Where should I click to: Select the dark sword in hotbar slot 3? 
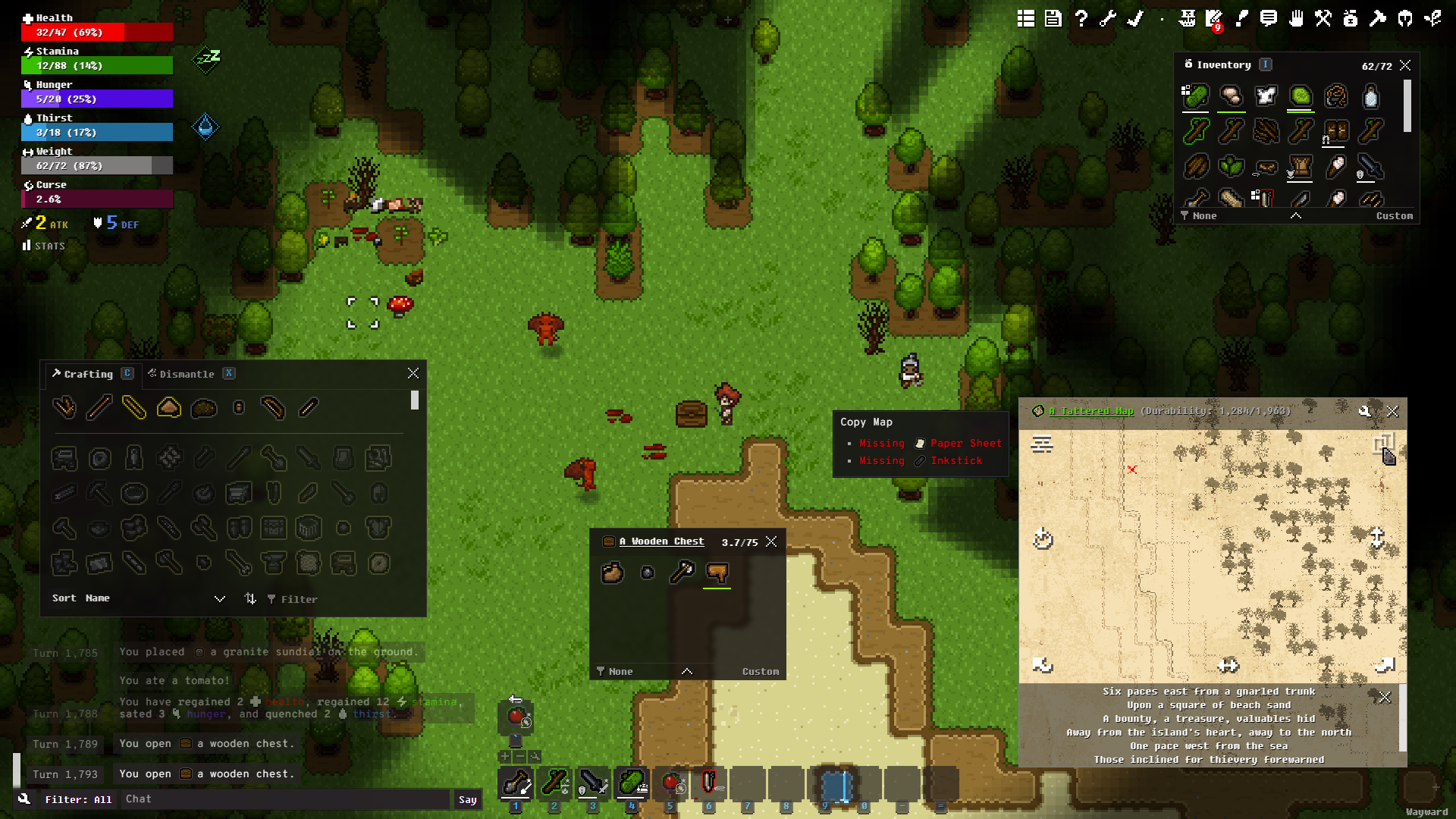click(592, 783)
